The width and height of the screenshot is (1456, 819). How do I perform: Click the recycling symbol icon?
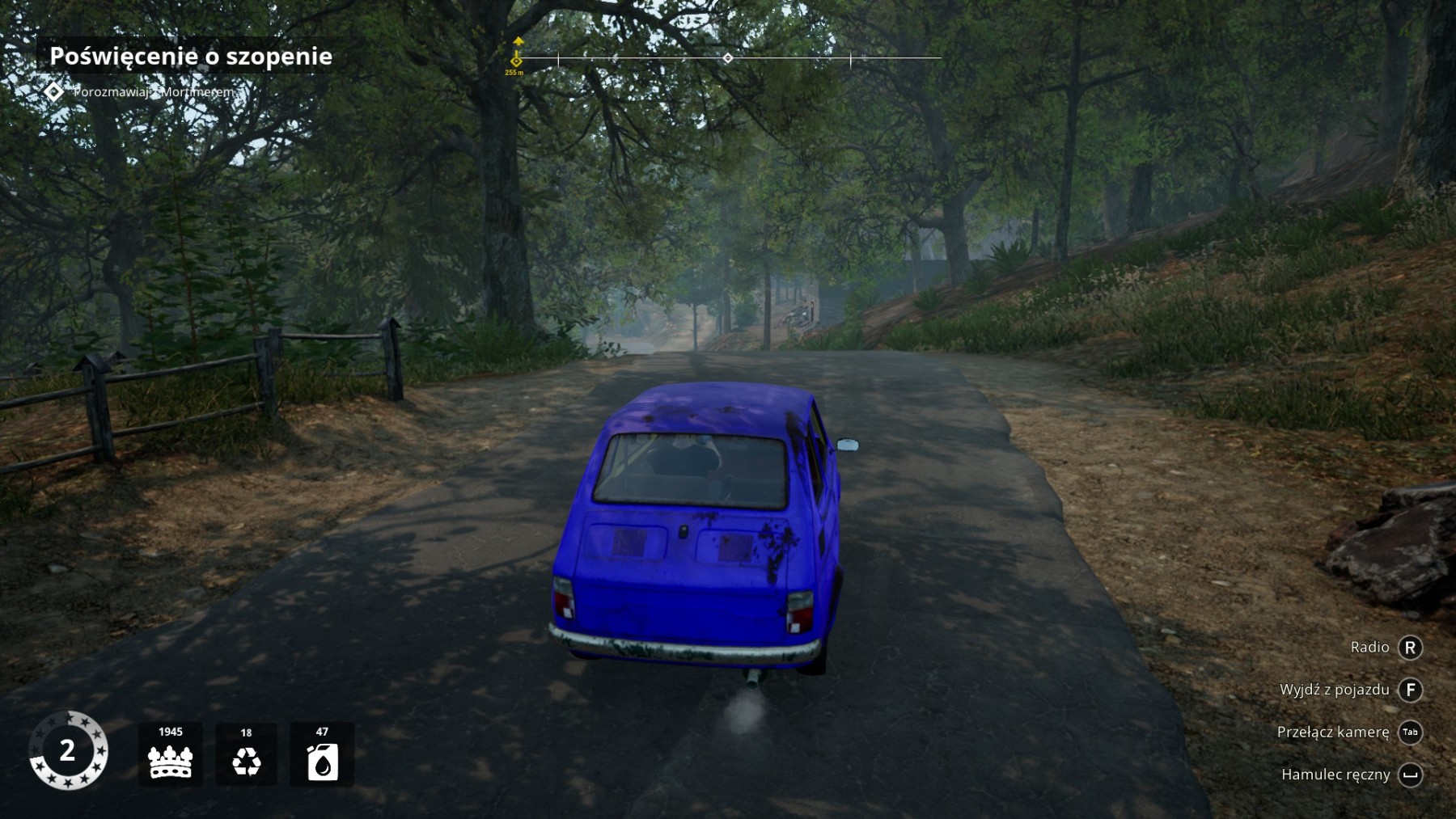click(x=246, y=761)
